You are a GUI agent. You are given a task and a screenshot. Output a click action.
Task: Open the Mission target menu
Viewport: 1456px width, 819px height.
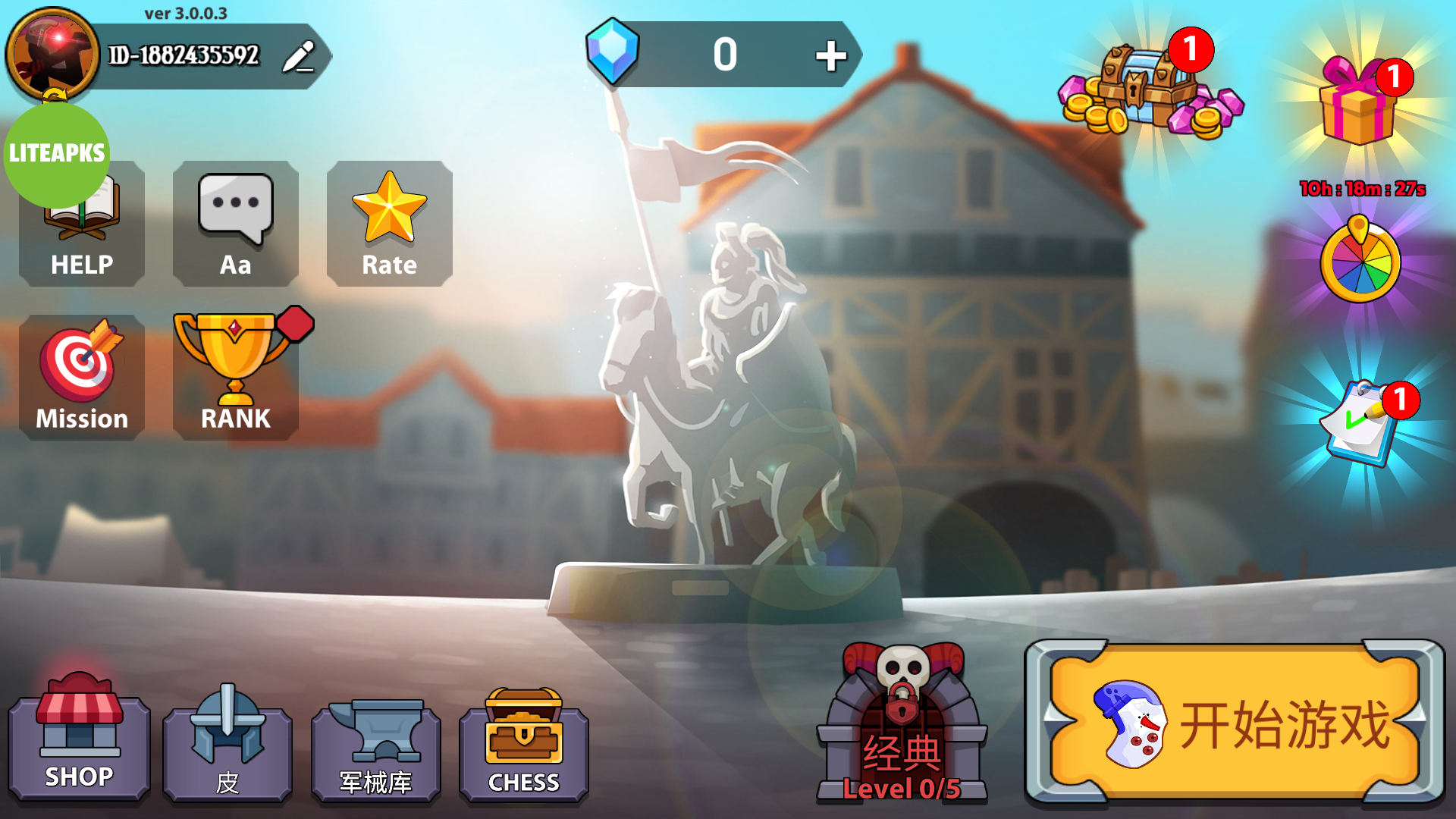(x=82, y=377)
